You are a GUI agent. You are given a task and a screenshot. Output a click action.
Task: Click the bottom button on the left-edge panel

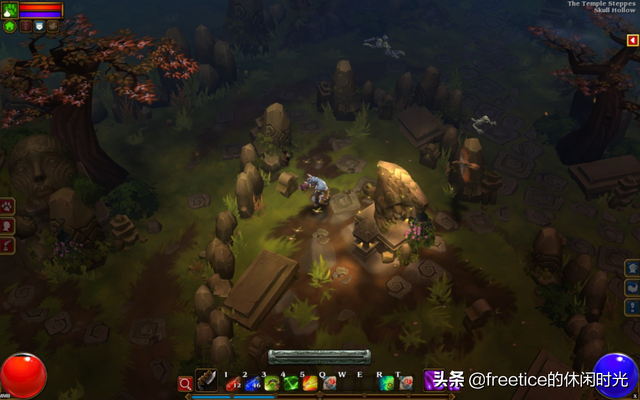8,245
